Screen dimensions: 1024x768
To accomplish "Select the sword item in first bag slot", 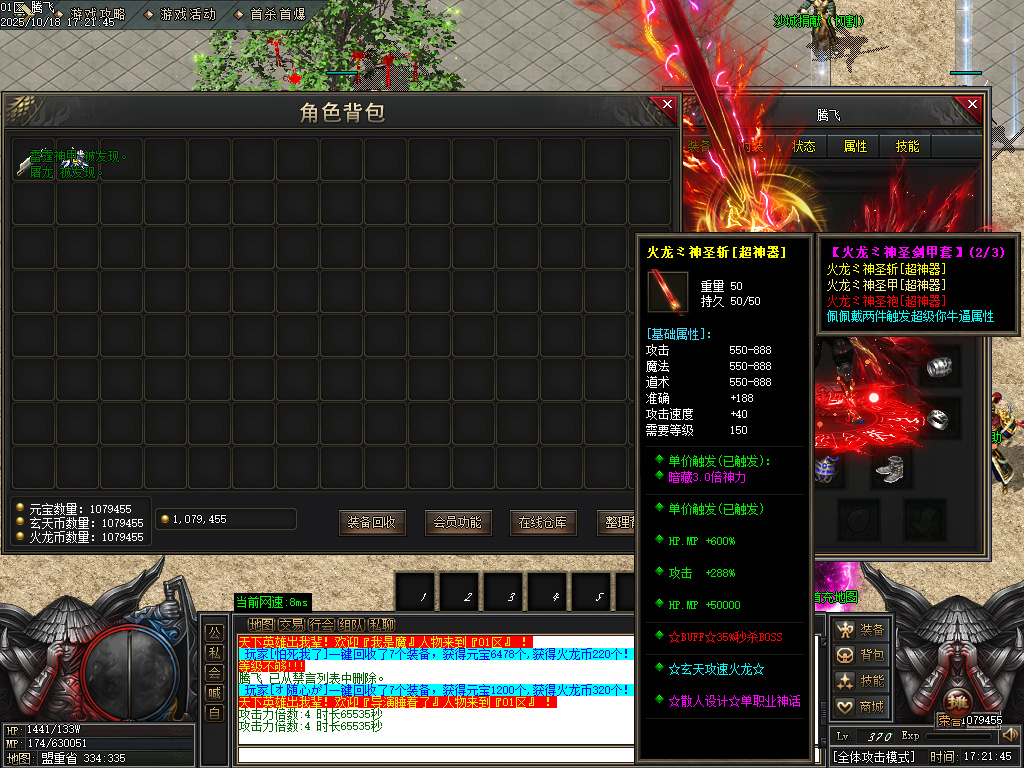I will [x=33, y=160].
